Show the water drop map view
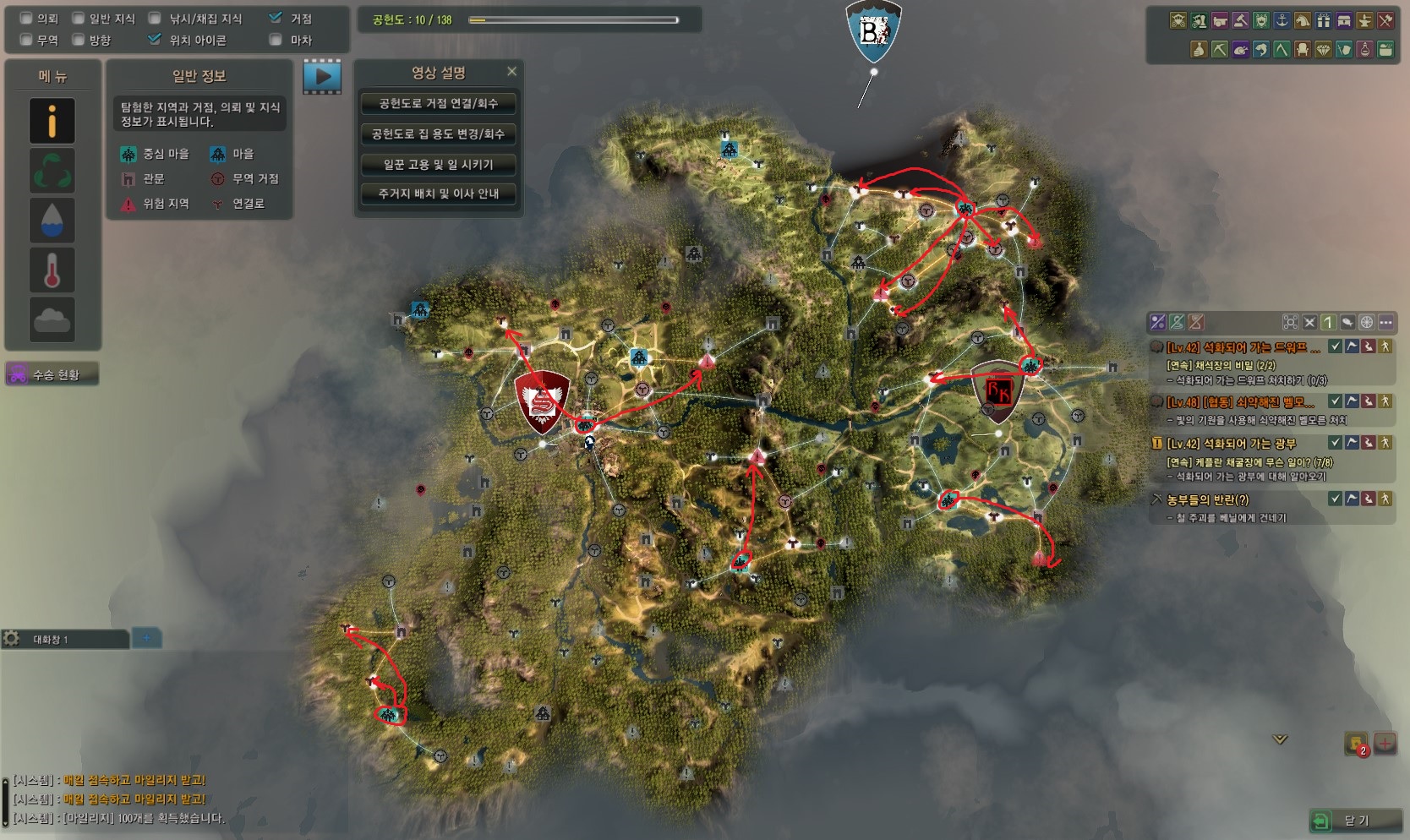This screenshot has height=840, width=1410. click(x=52, y=220)
